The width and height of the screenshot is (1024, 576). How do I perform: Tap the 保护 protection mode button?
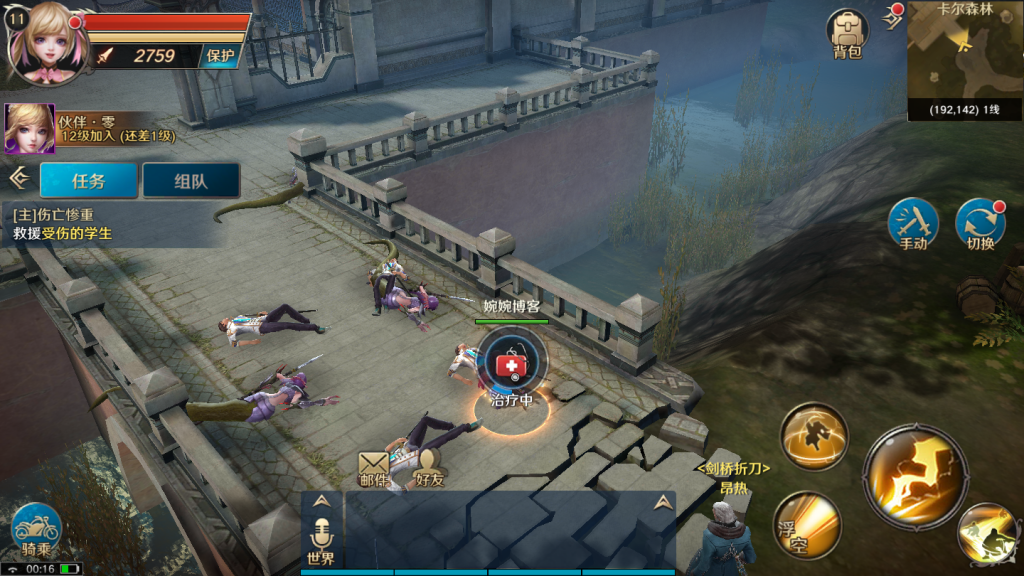220,56
